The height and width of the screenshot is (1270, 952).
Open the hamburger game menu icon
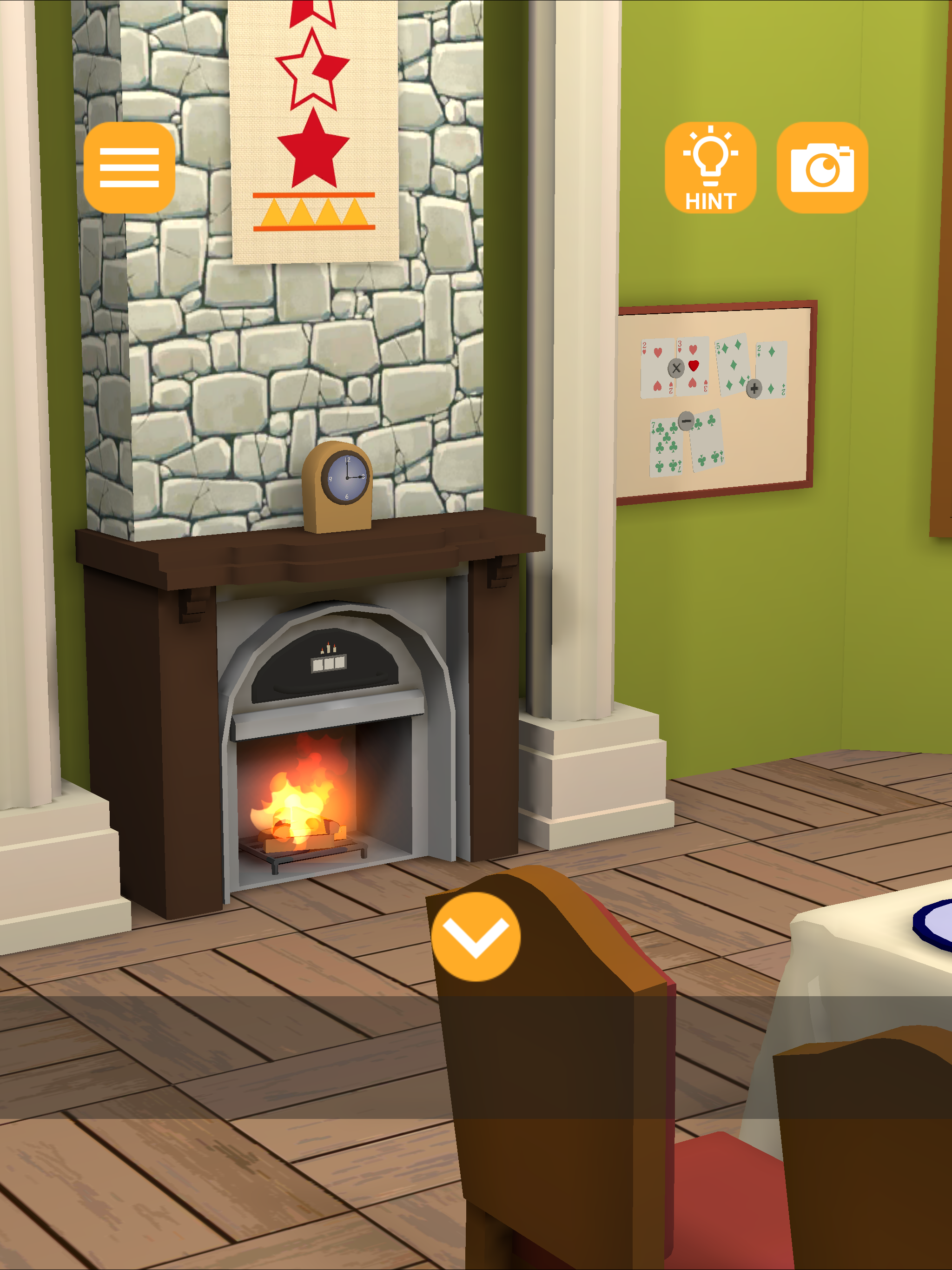click(129, 167)
